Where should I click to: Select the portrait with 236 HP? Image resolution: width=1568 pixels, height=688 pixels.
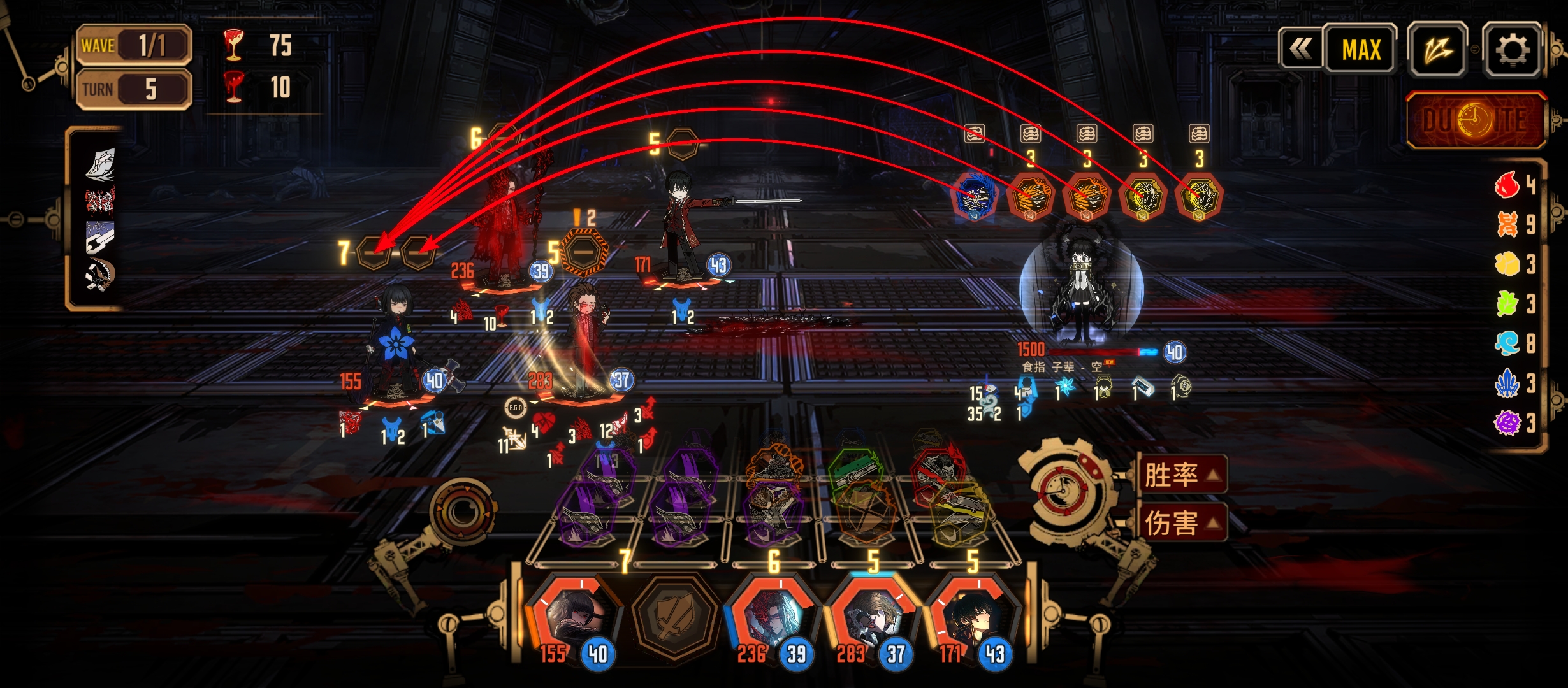[773, 619]
